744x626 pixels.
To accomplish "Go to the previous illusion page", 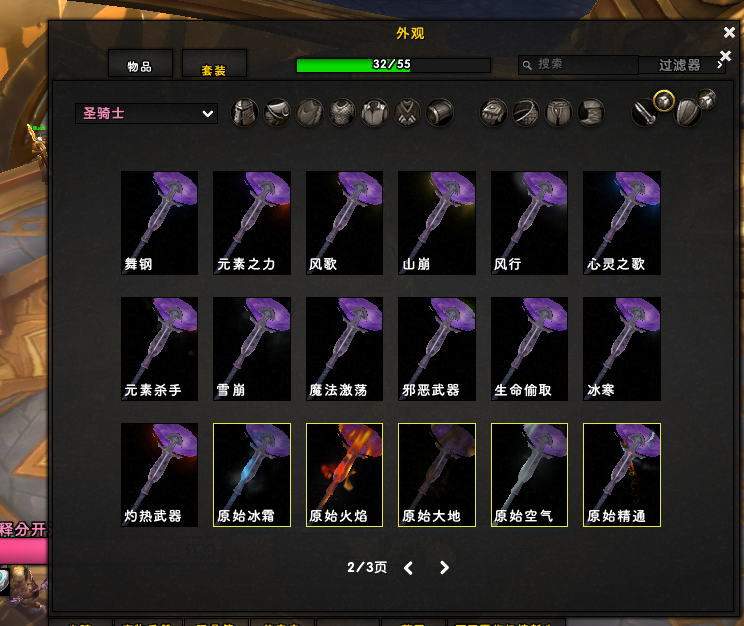I will pos(408,568).
